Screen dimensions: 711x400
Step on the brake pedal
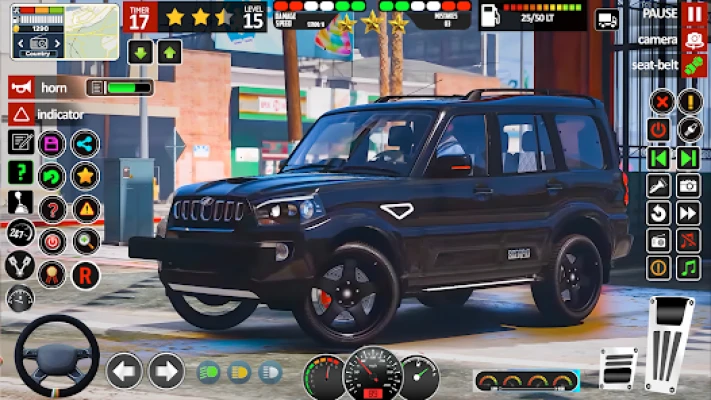tap(617, 367)
